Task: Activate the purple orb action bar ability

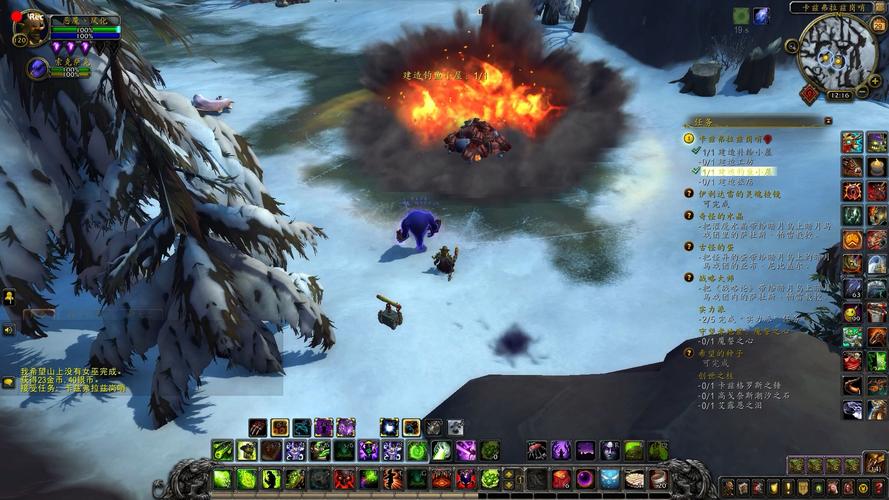Action: click(584, 479)
